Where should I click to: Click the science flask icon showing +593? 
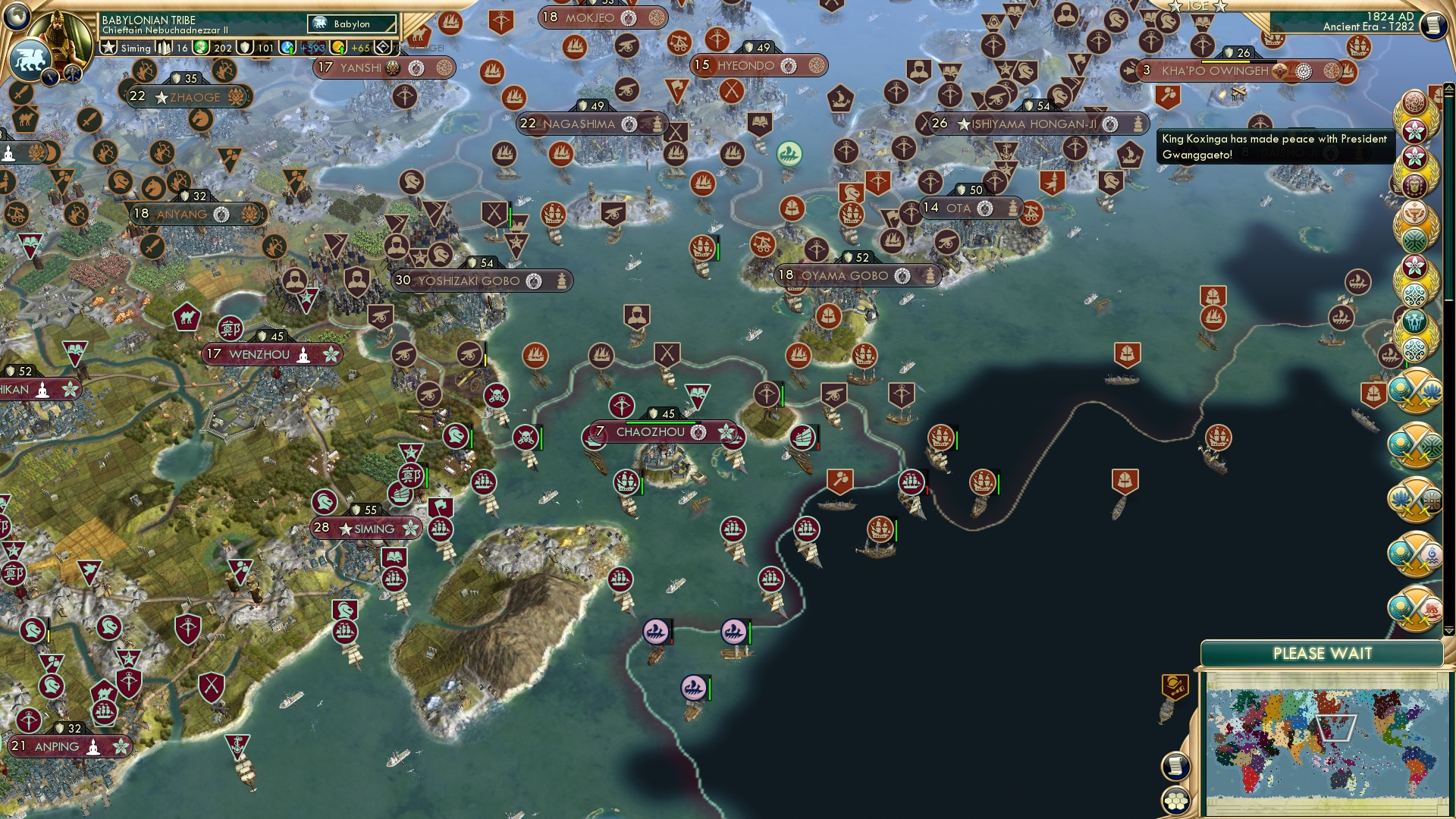287,48
